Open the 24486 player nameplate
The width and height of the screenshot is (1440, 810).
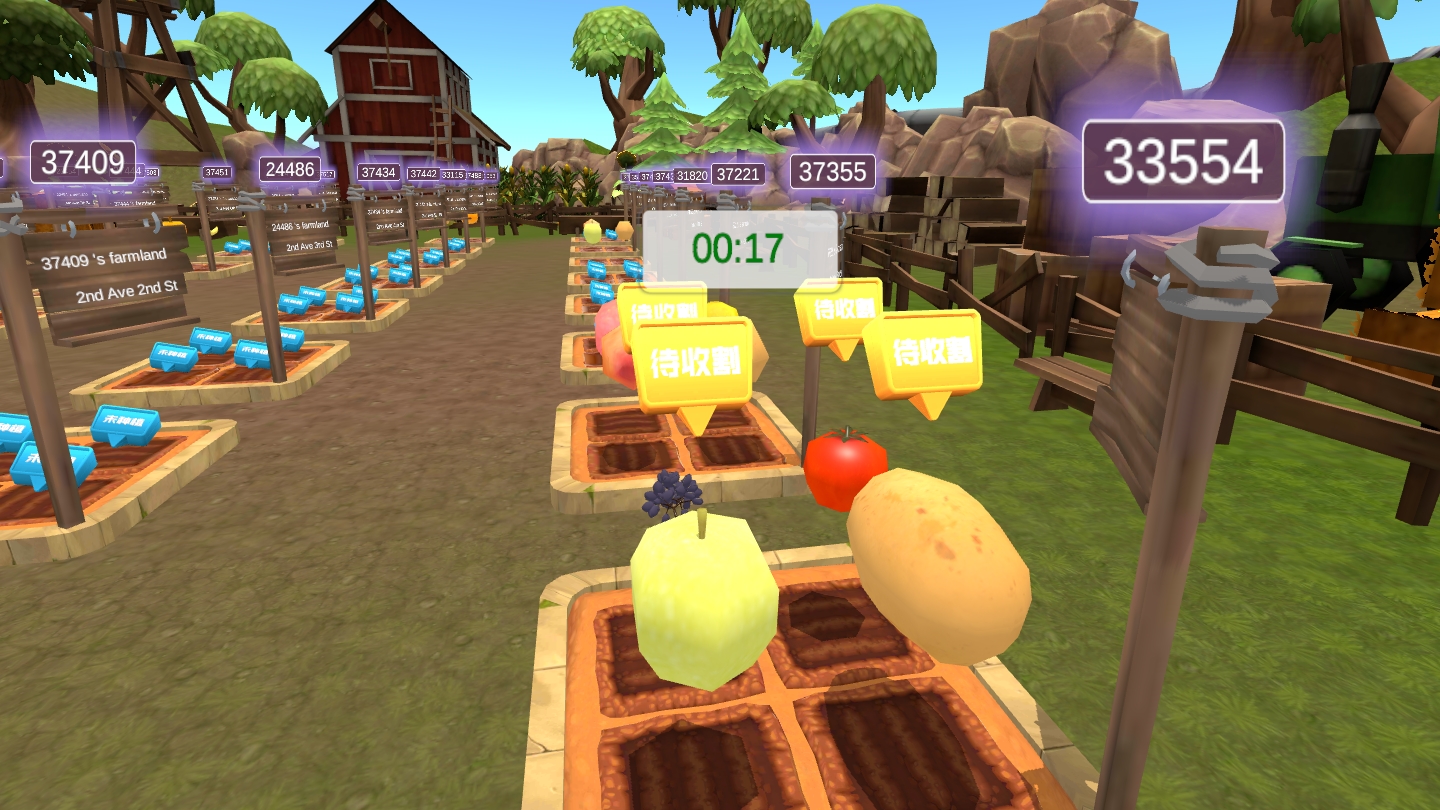click(290, 169)
